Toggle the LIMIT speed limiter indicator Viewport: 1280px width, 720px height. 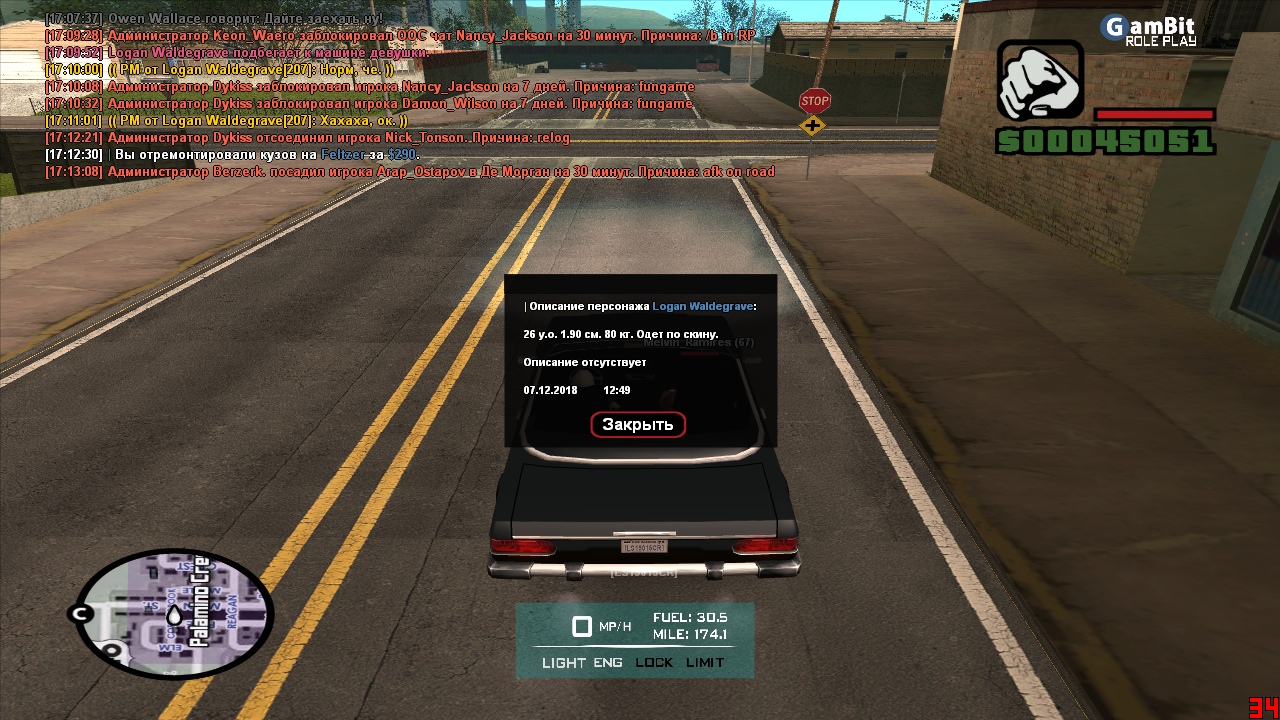(705, 663)
